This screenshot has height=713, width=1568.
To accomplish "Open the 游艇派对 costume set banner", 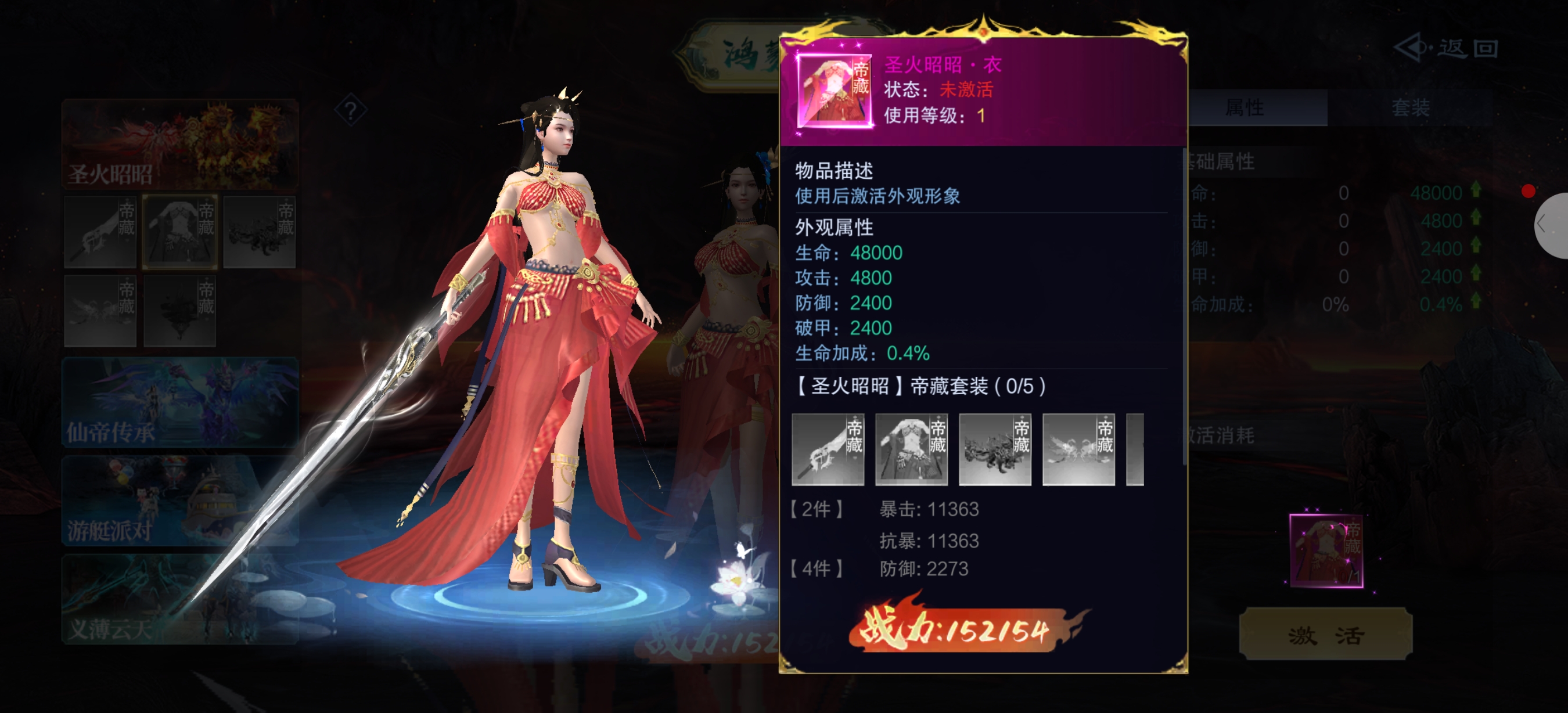I will (180, 500).
